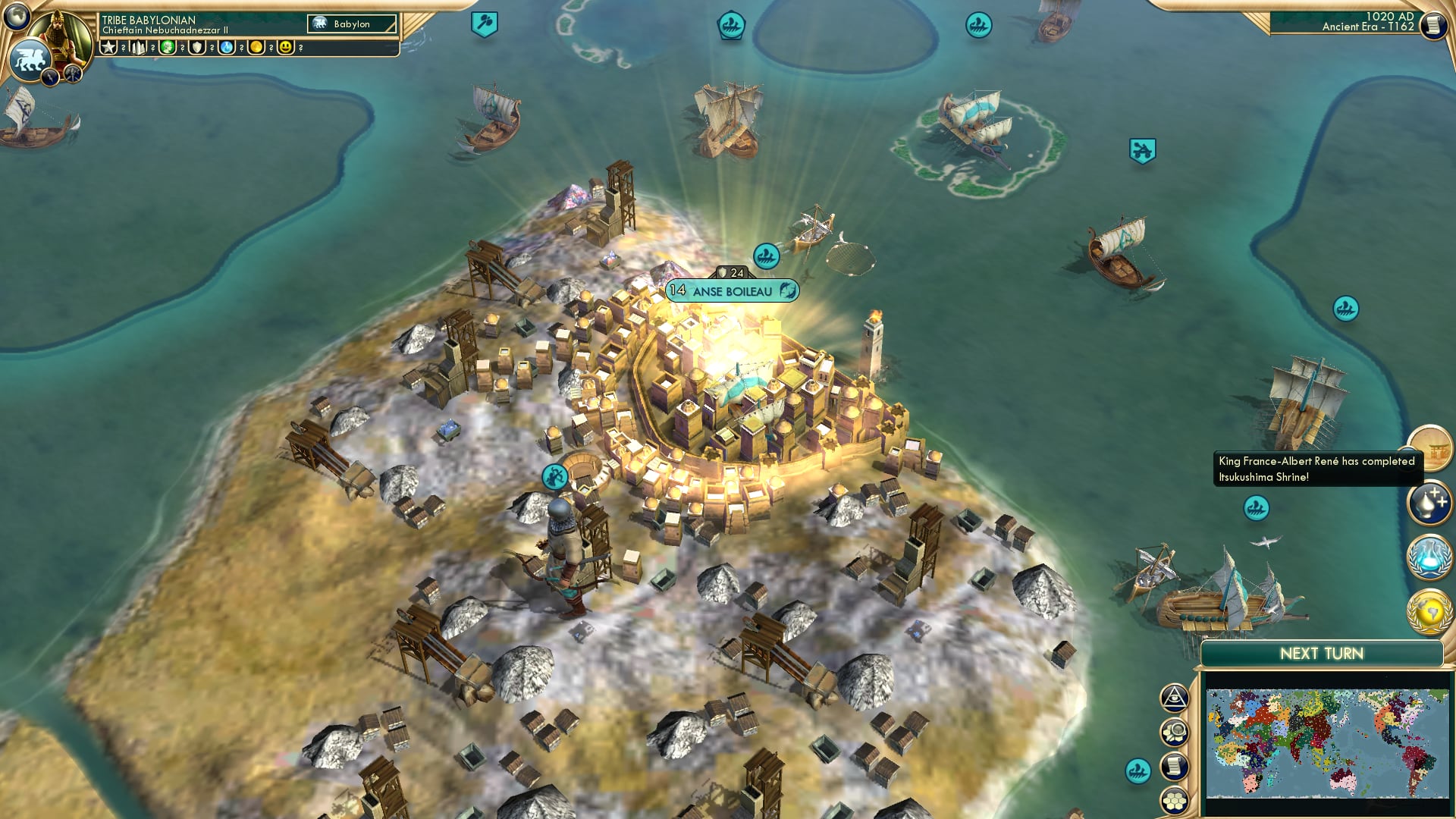Select the science flask resource icon
Viewport: 1456px width, 819px height.
click(226, 47)
